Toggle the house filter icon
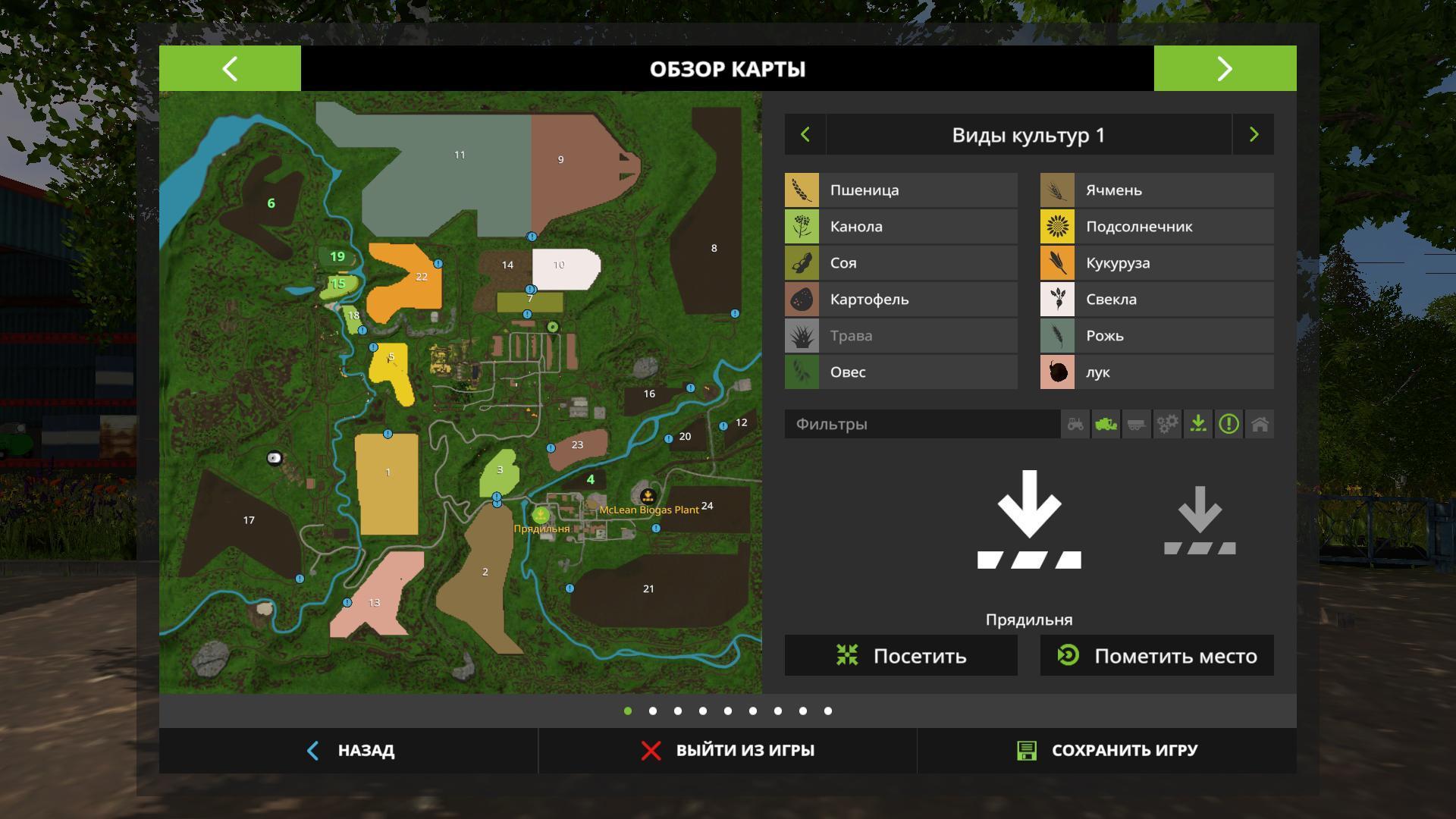Image resolution: width=1456 pixels, height=819 pixels. click(x=1260, y=424)
